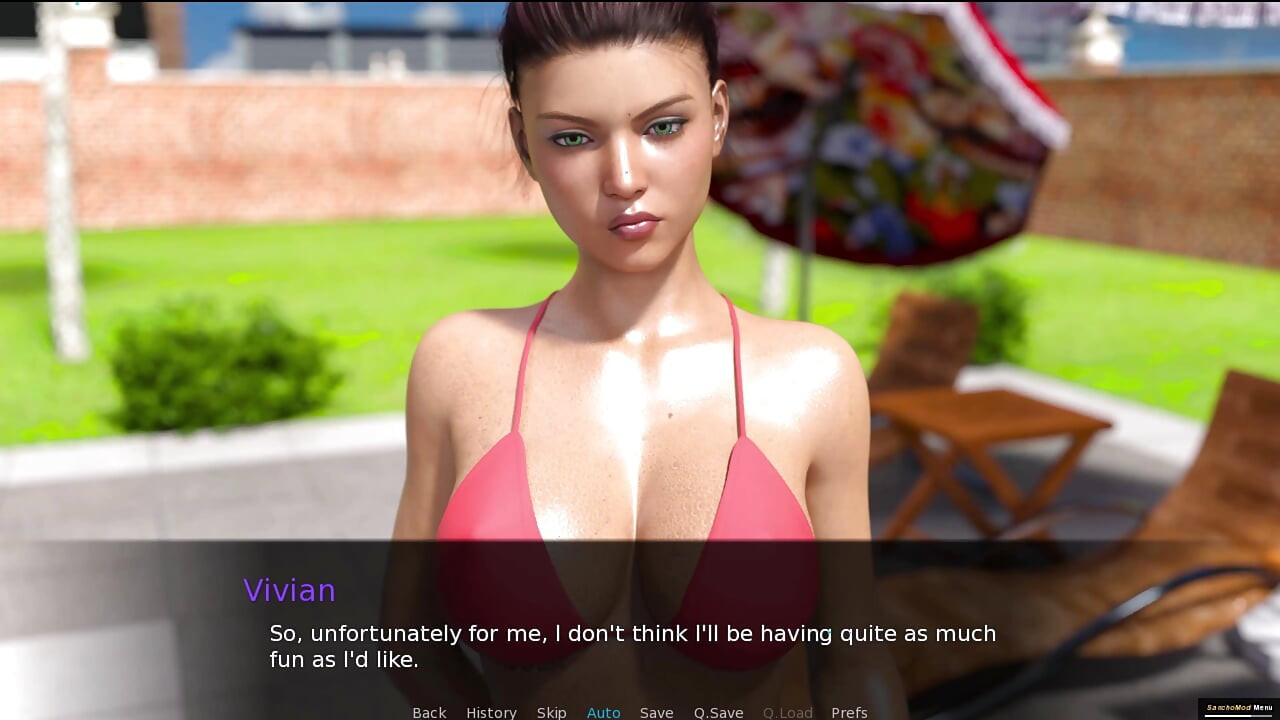Activate Skip to fast-forward dialogue

(x=551, y=712)
